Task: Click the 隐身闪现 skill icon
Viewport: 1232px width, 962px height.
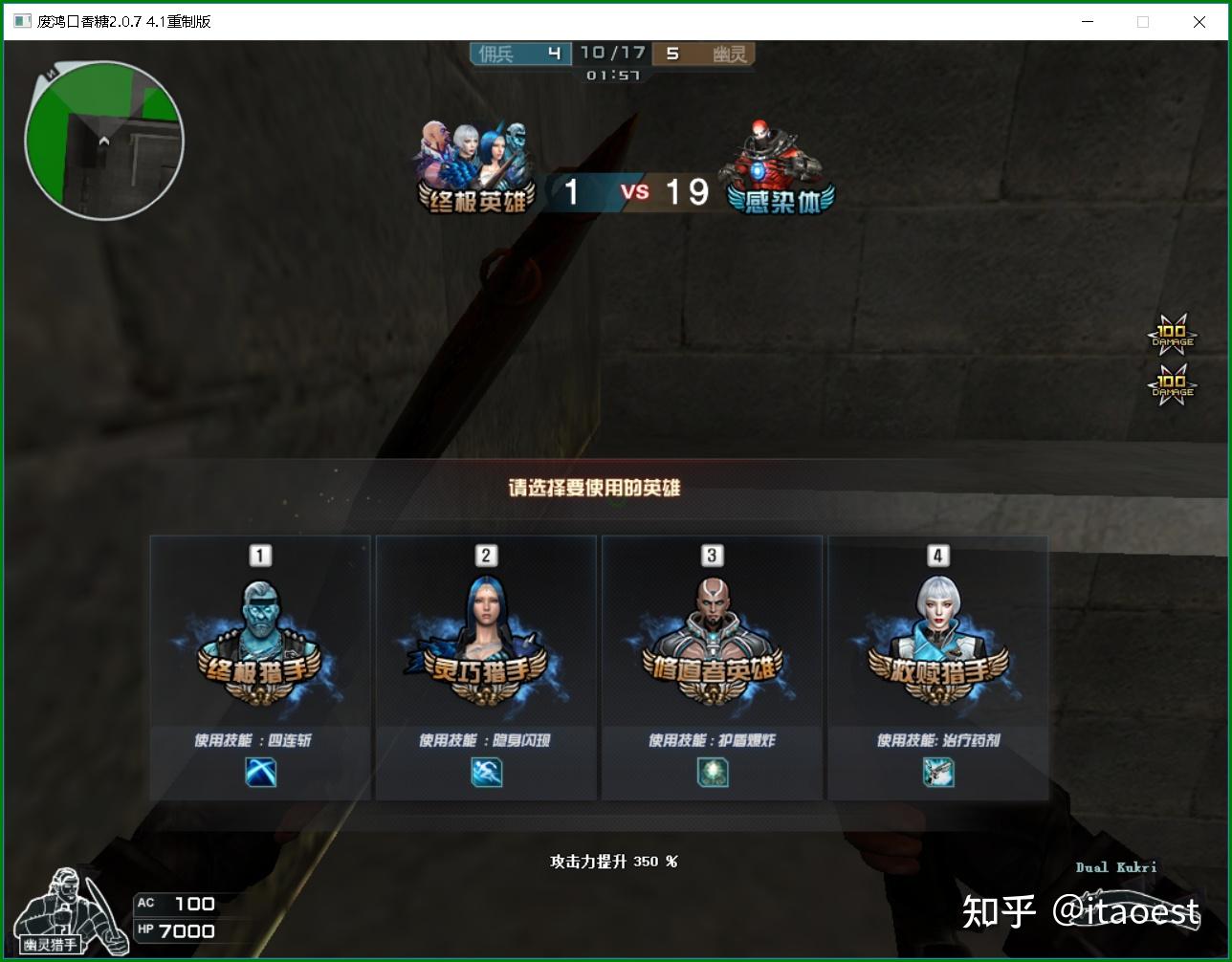Action: point(486,772)
